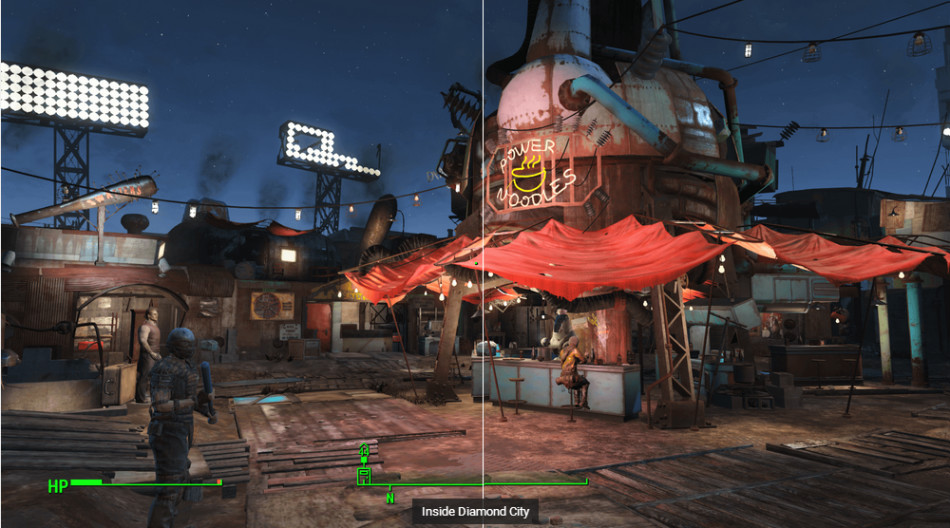Click the Inside Diamond City caption label
The width and height of the screenshot is (950, 528).
pos(475,512)
